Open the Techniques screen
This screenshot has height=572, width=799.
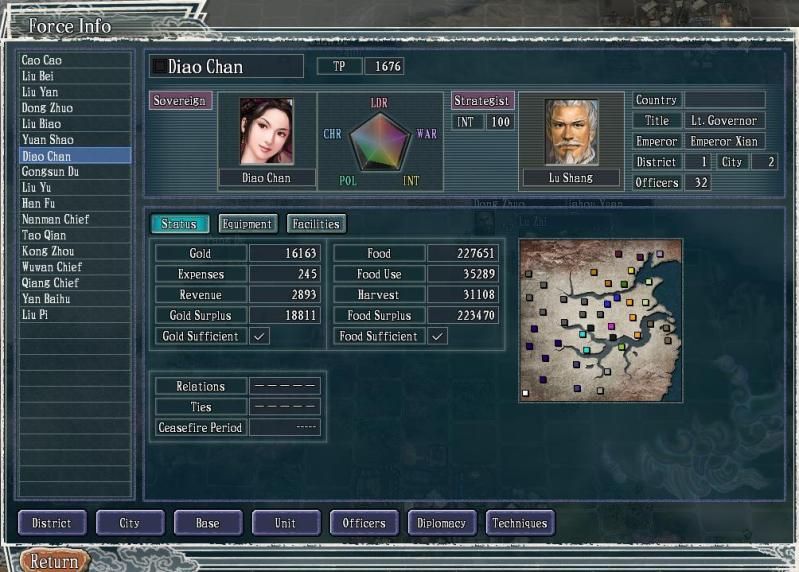click(x=520, y=523)
